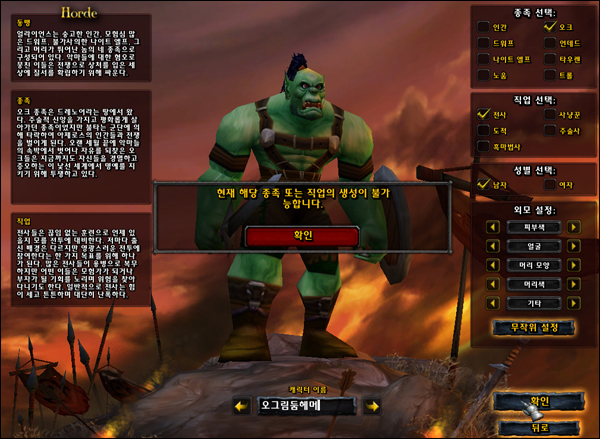Set gender to 여자 (Female)

point(550,185)
